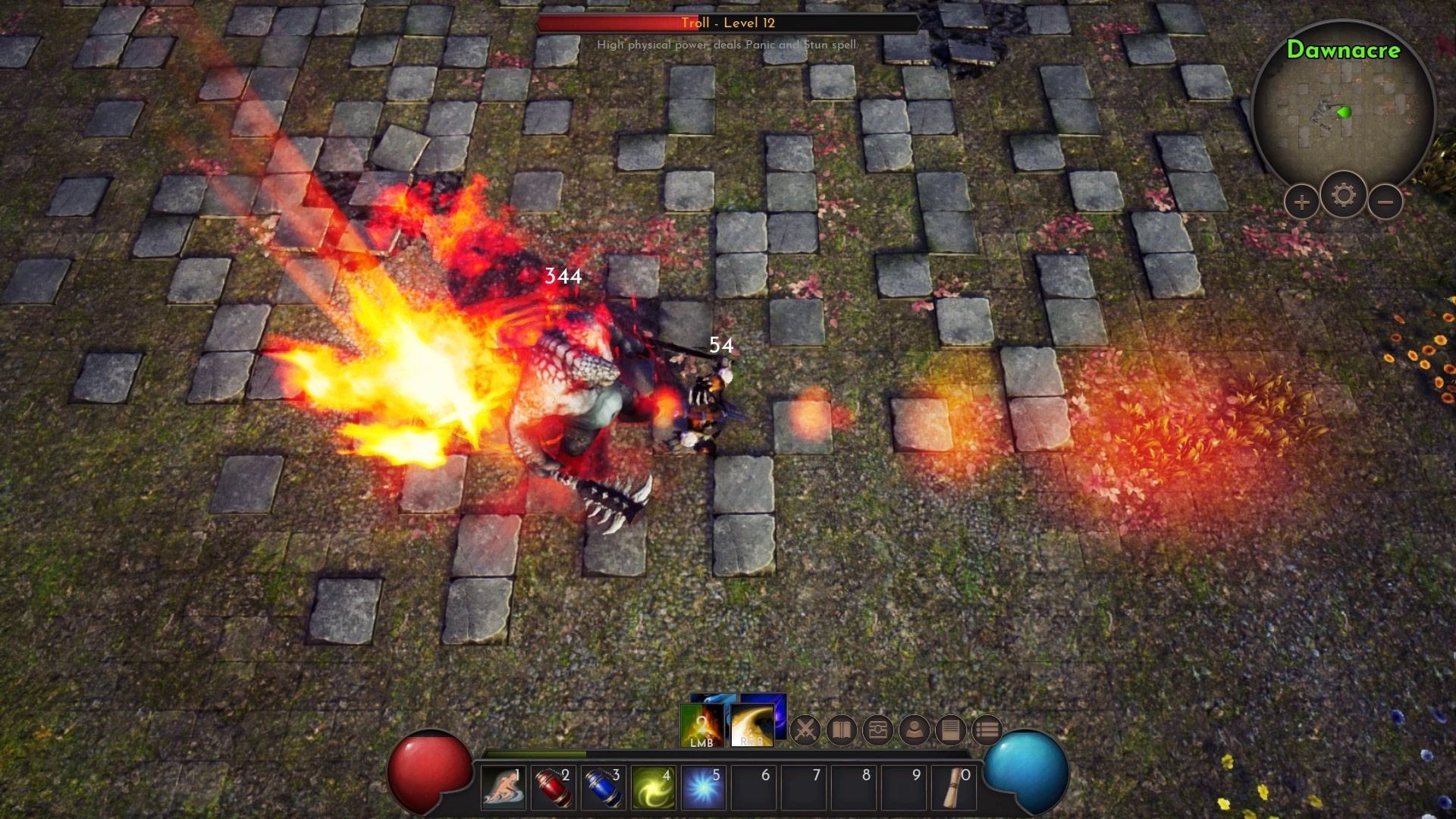Activate the RMB golden slash skill icon
This screenshot has height=819, width=1456.
[753, 726]
